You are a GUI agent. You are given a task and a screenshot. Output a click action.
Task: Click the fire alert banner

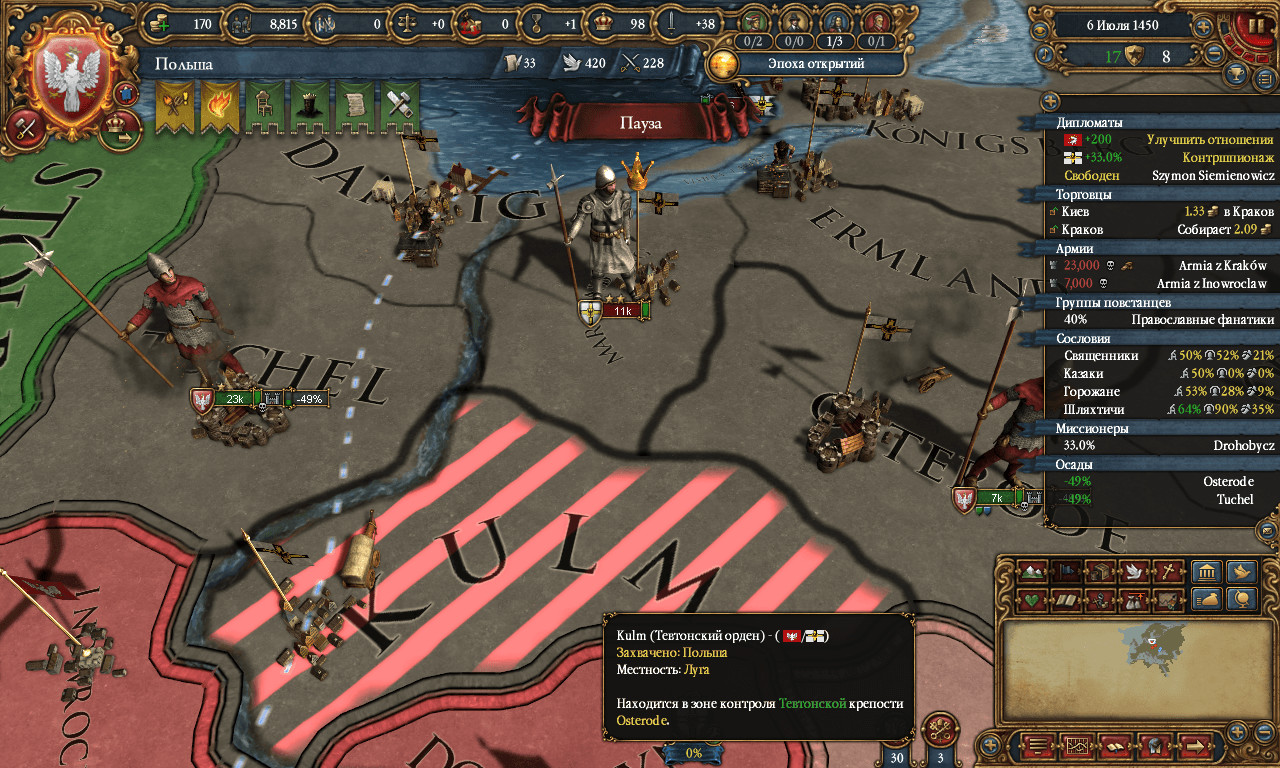pos(219,108)
